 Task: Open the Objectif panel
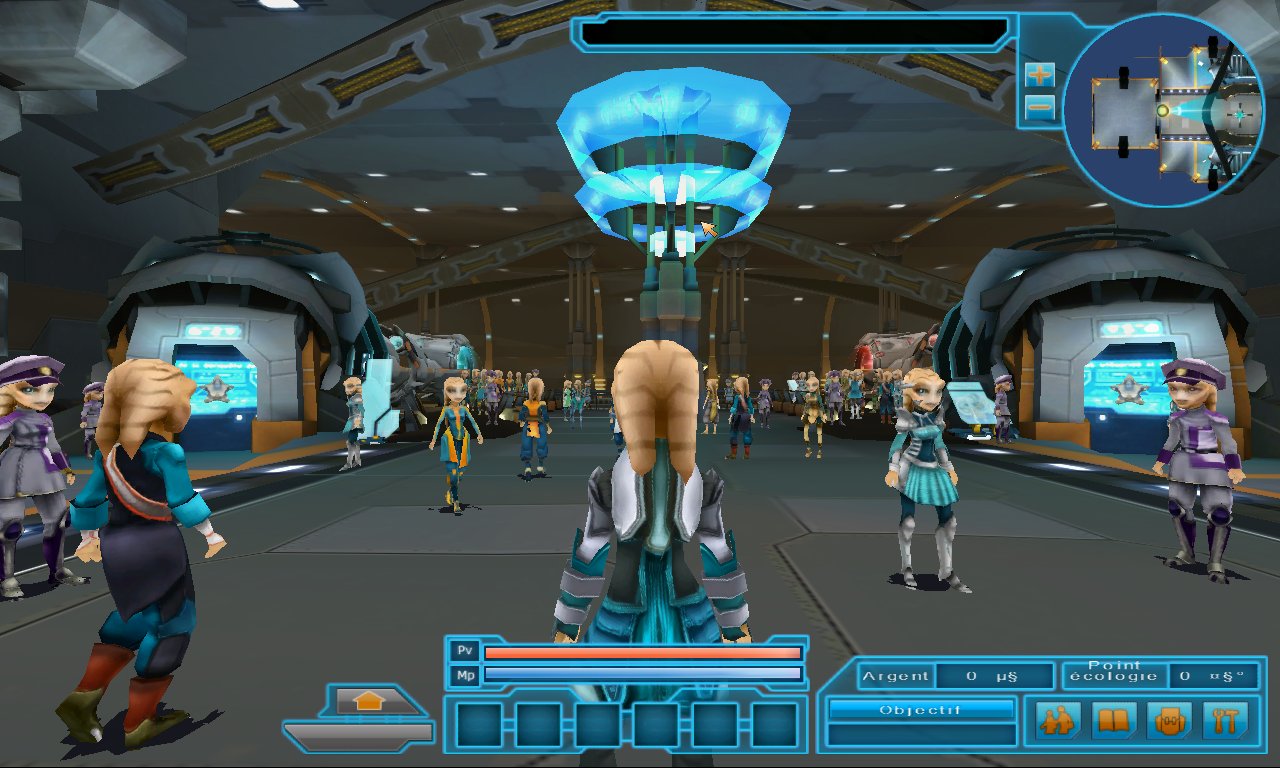920,709
